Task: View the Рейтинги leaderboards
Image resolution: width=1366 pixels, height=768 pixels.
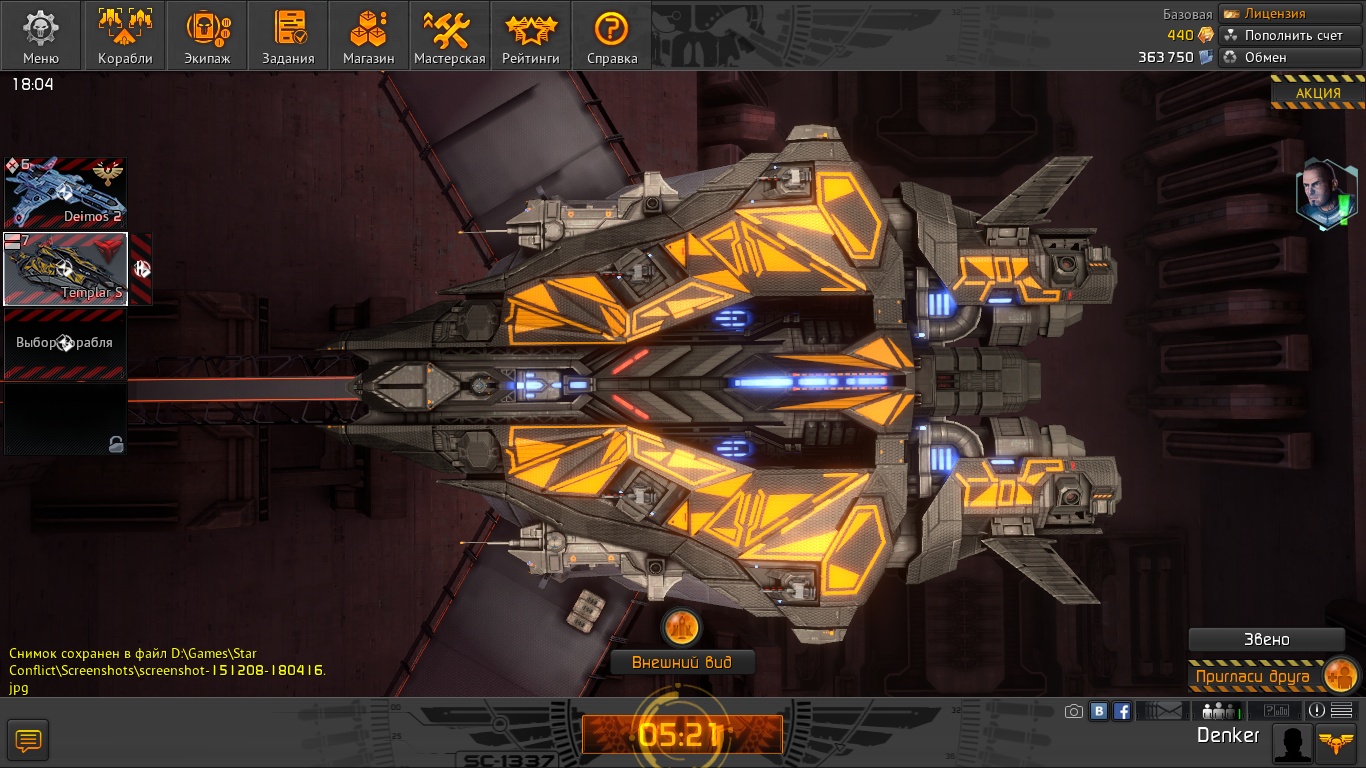Action: point(531,36)
